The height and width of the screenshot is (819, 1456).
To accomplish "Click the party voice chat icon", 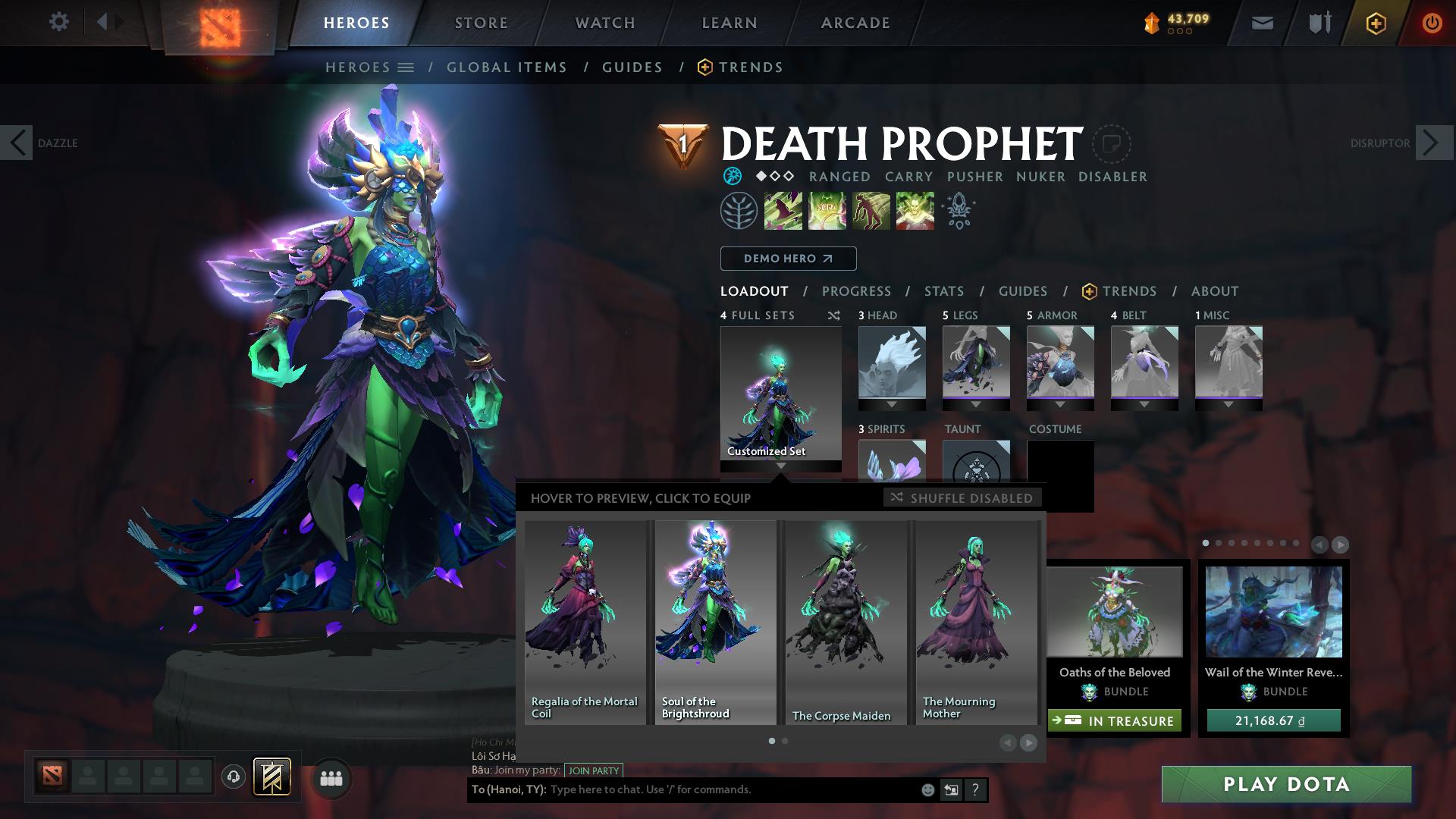I will [234, 778].
